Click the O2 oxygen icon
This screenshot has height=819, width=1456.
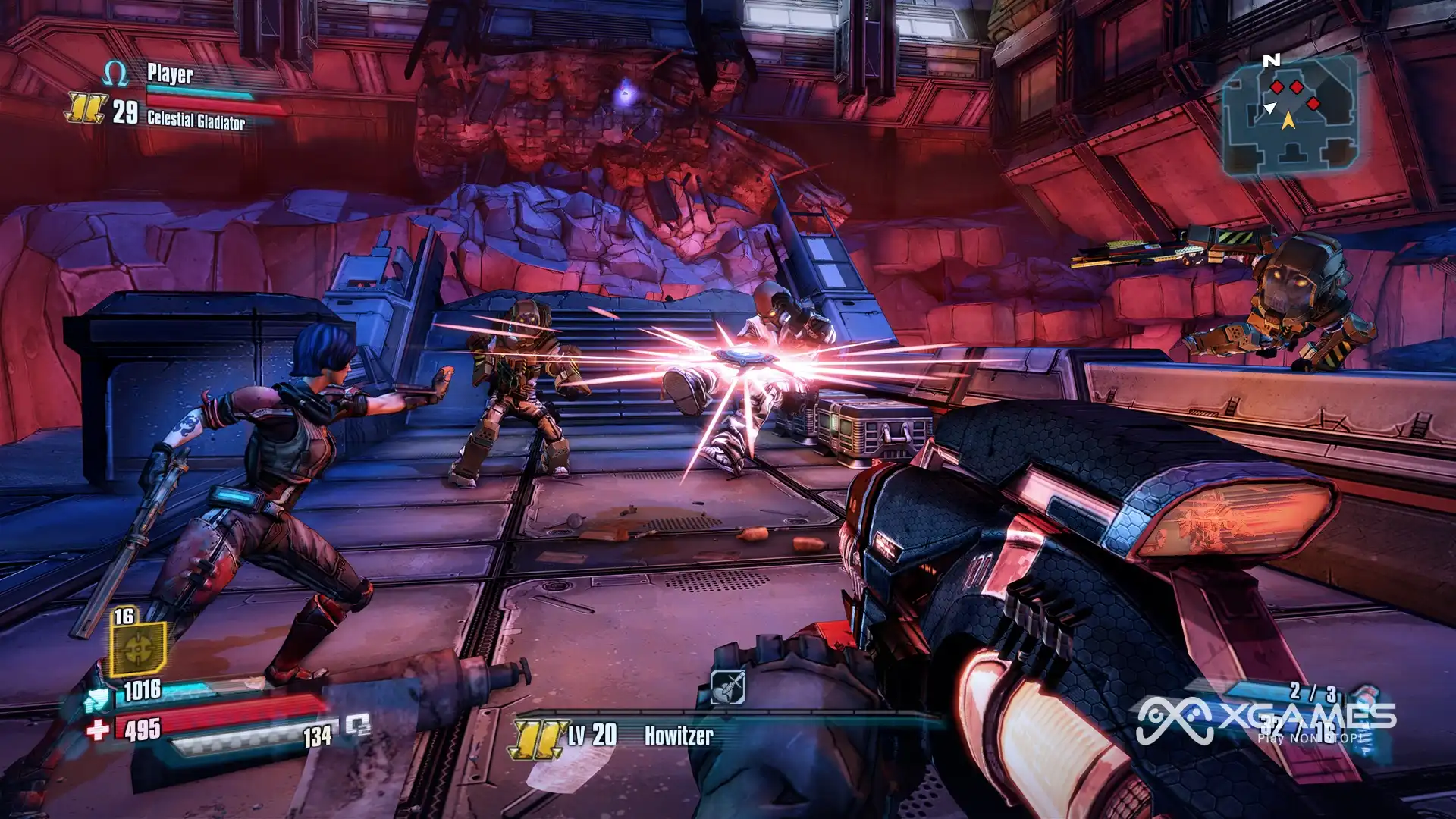pos(358,725)
